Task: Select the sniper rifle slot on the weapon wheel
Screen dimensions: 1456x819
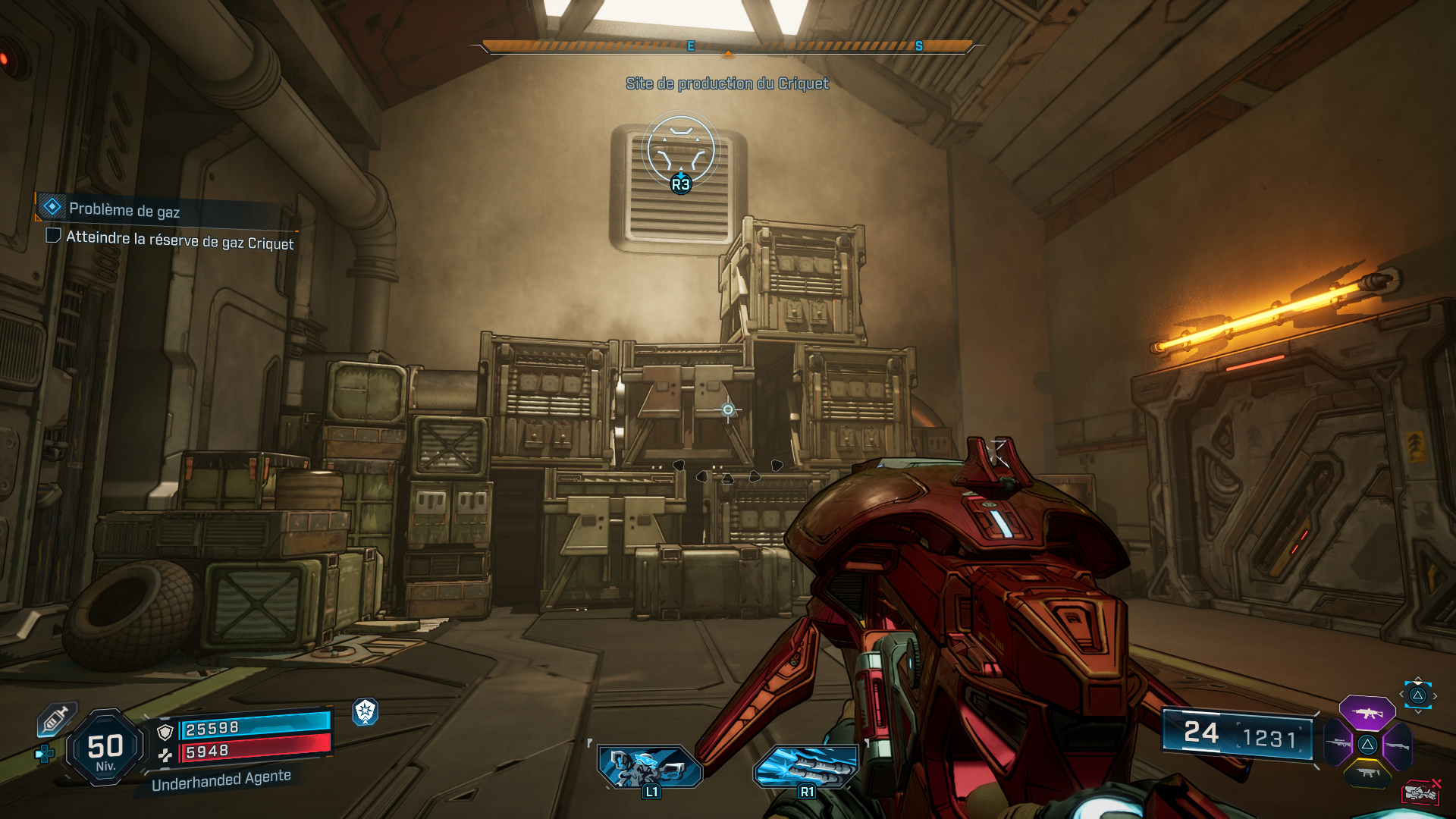Action: (x=1338, y=744)
